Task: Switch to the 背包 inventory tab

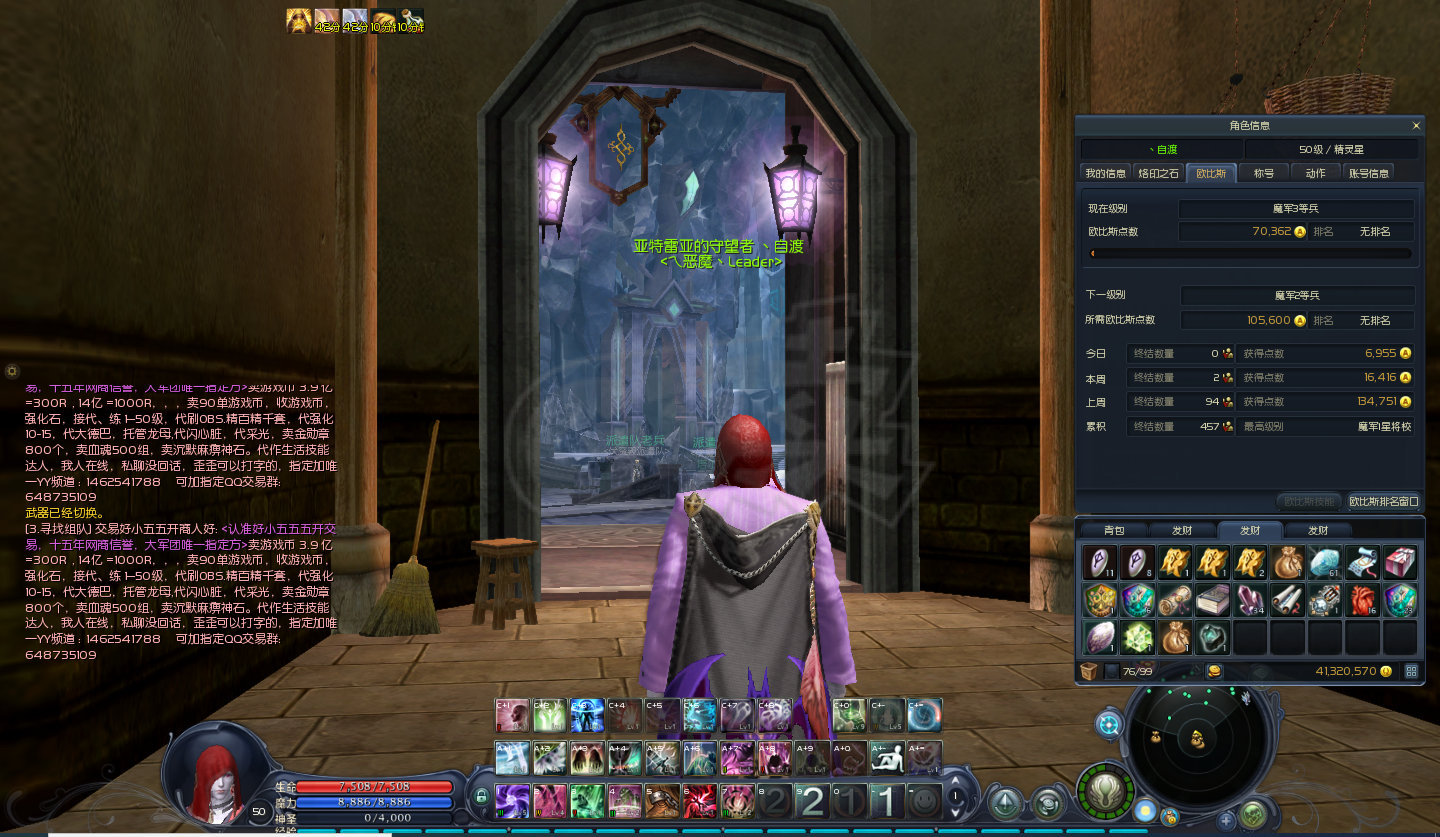Action: pyautogui.click(x=1113, y=531)
